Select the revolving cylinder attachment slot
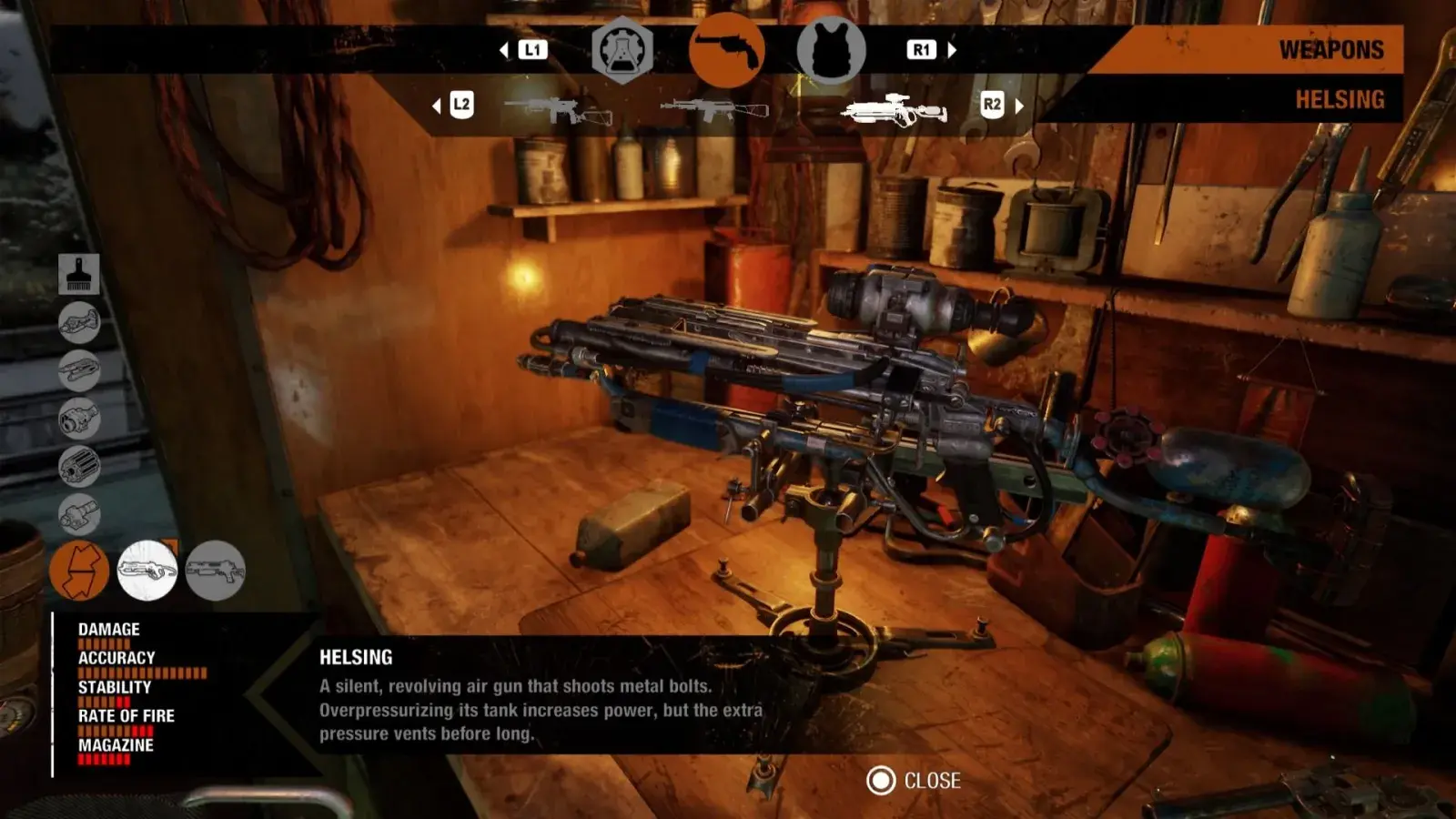The height and width of the screenshot is (819, 1456). (79, 467)
